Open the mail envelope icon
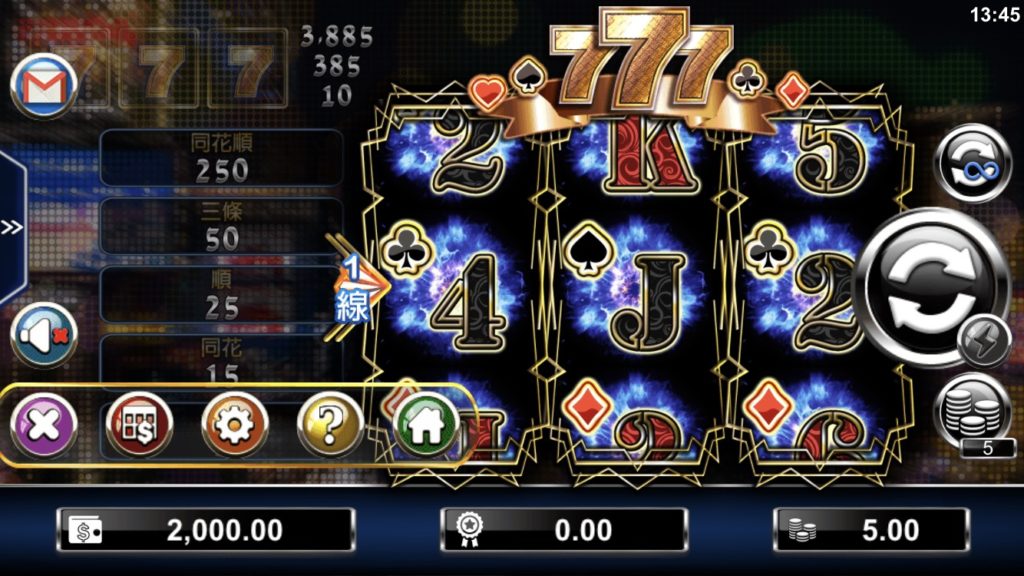The width and height of the screenshot is (1024, 576). pyautogui.click(x=44, y=88)
